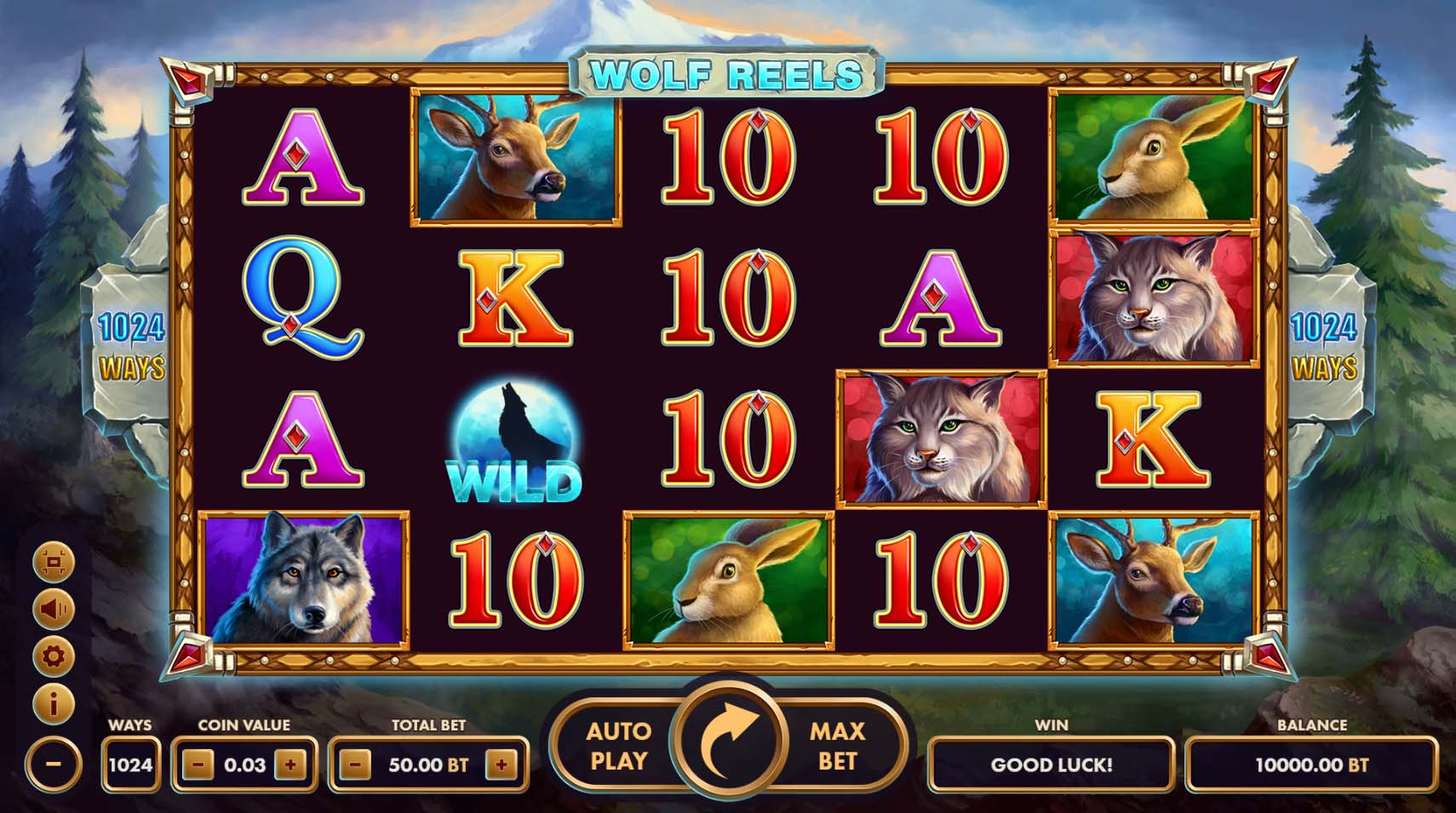The width and height of the screenshot is (1456, 813).
Task: Spin the reels with the arrow button
Action: (x=728, y=742)
